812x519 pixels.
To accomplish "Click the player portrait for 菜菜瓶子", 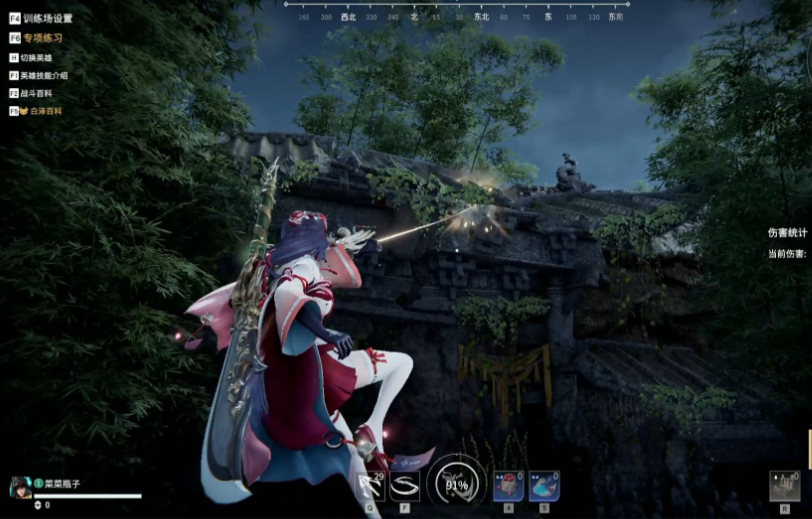I will (19, 486).
